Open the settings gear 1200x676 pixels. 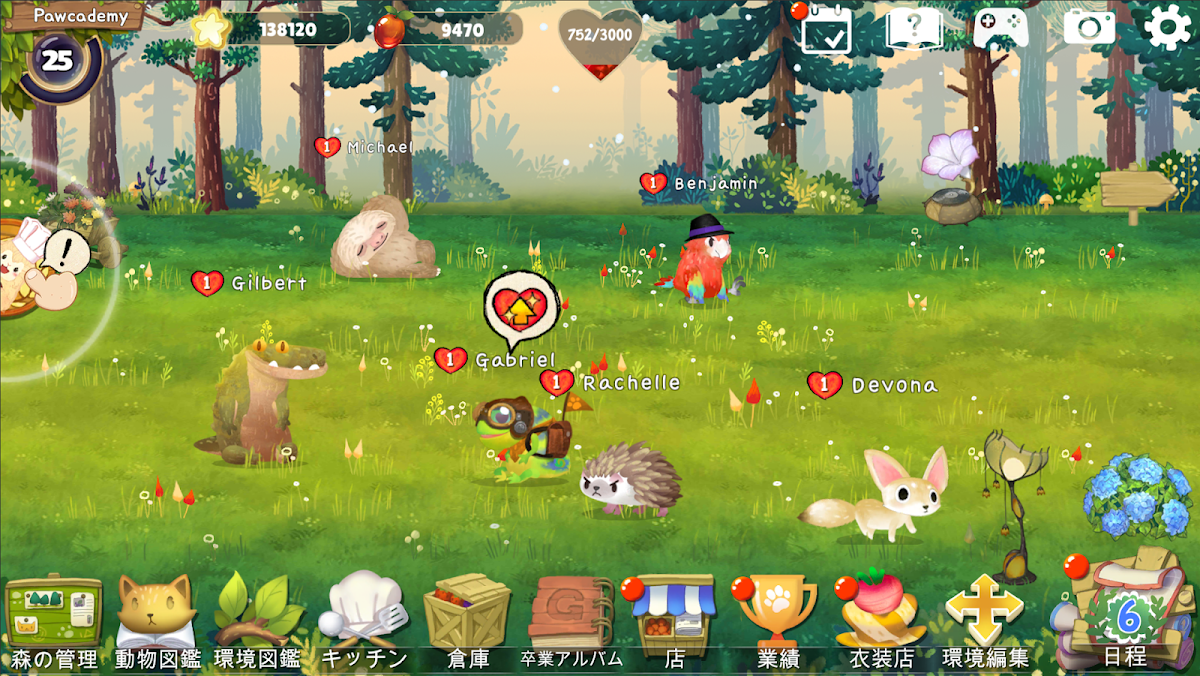coord(1167,27)
